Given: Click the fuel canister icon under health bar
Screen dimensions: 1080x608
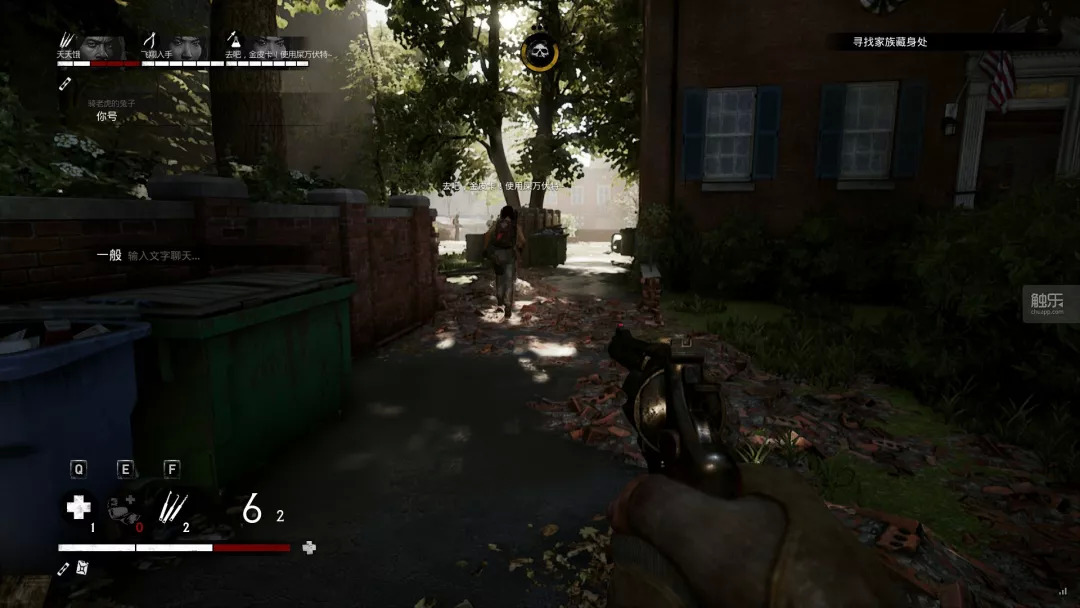Looking at the screenshot, I should tap(83, 568).
